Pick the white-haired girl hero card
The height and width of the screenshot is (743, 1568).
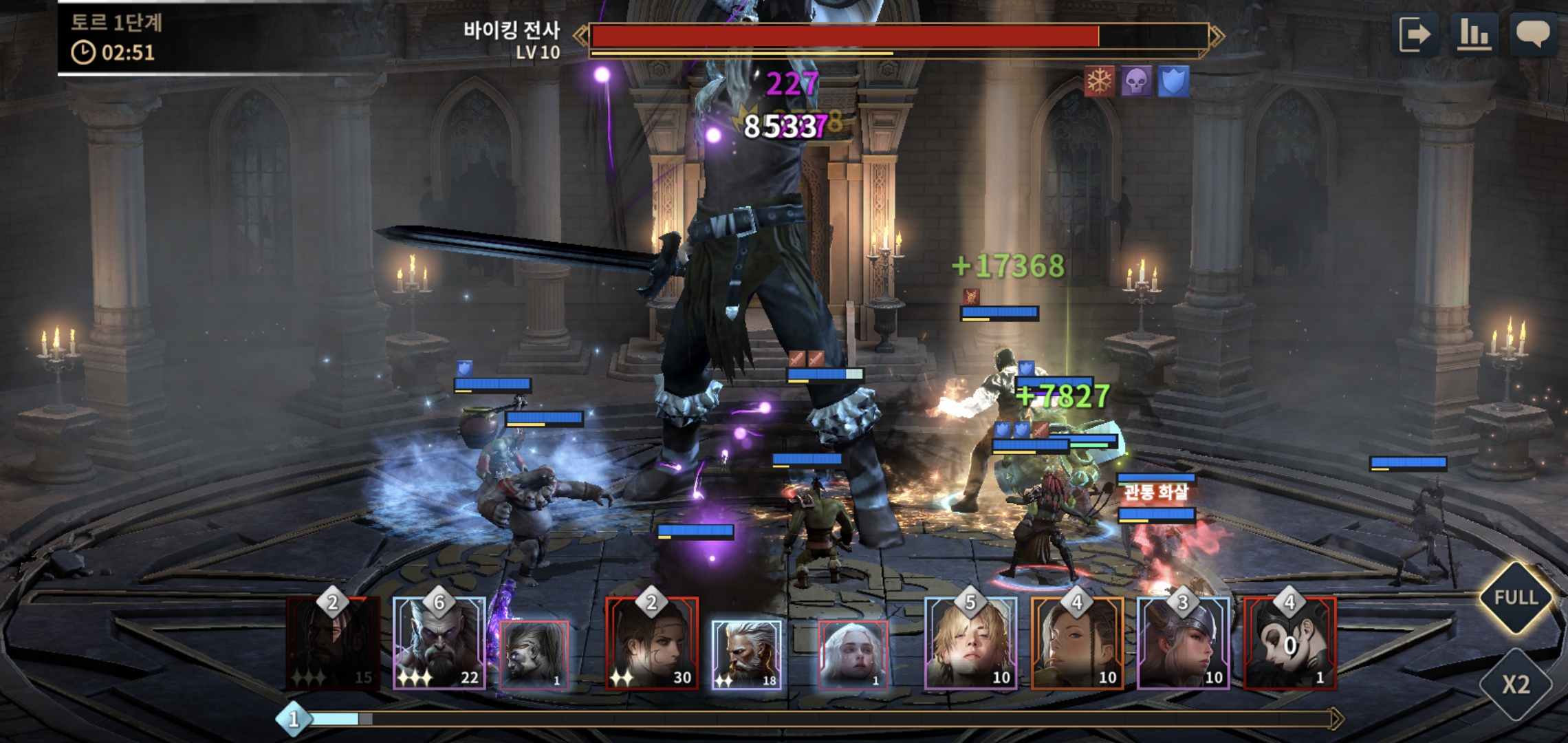click(x=853, y=654)
